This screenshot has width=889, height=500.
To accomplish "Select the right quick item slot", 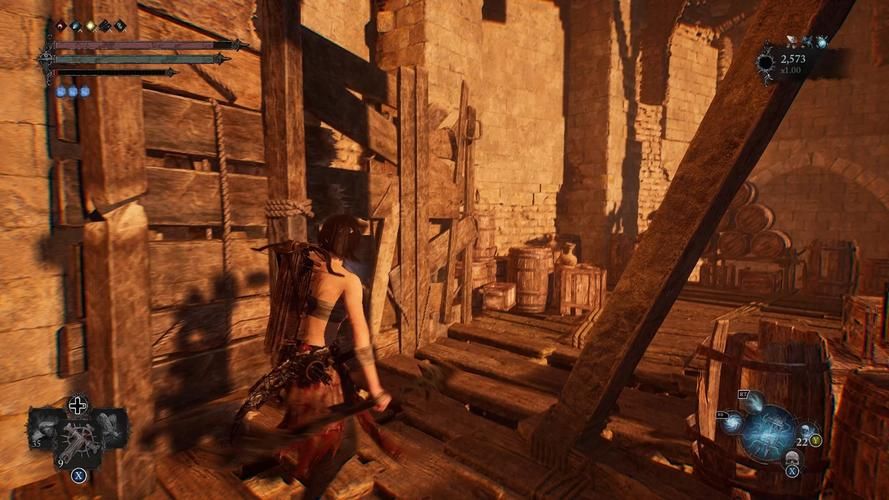I will [111, 427].
